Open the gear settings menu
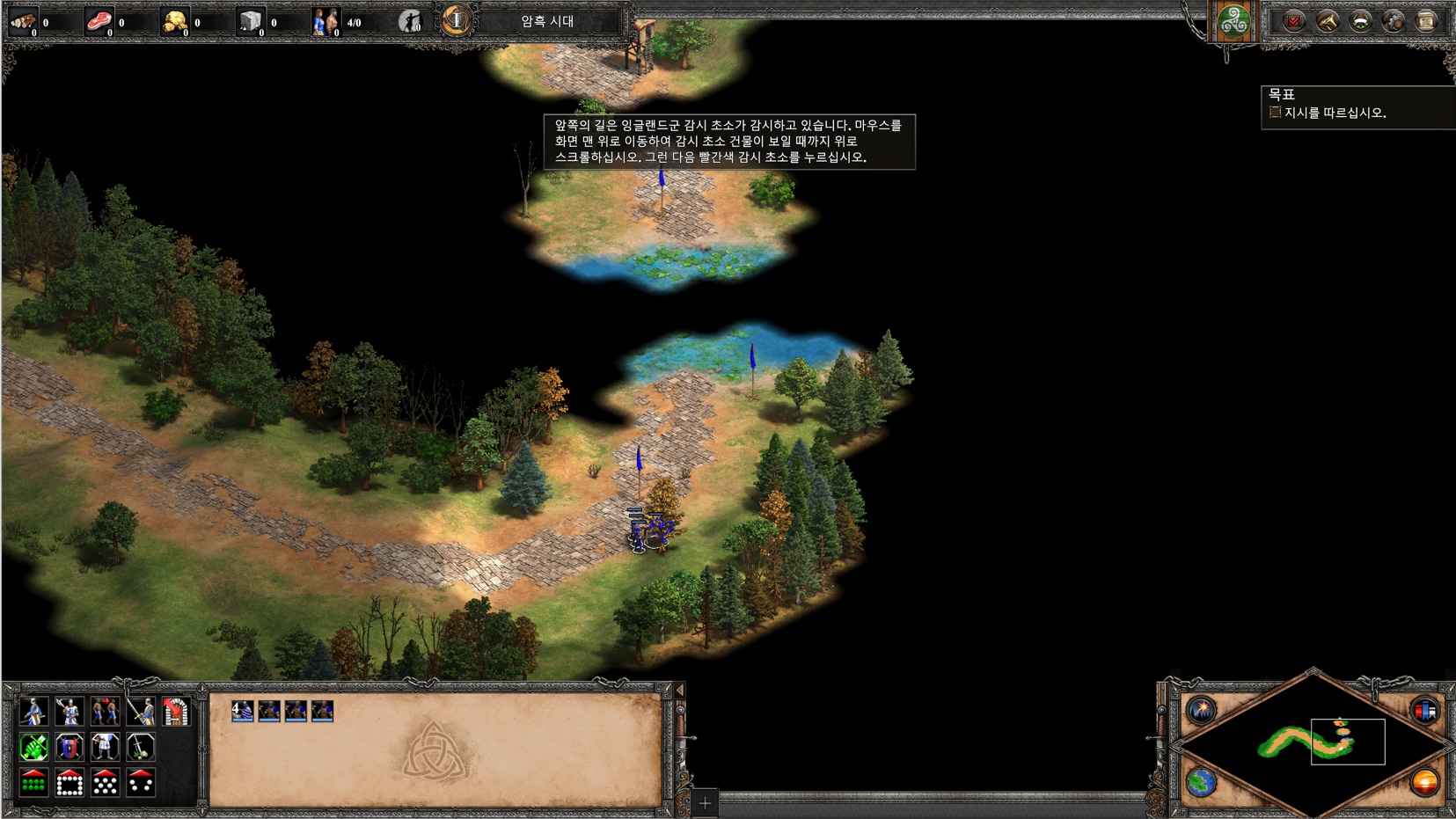 click(1393, 21)
